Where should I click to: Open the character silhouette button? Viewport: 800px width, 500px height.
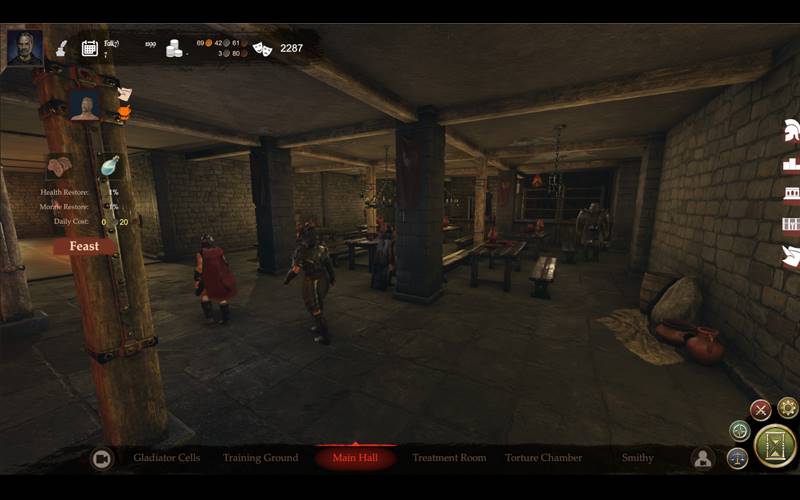(x=703, y=458)
